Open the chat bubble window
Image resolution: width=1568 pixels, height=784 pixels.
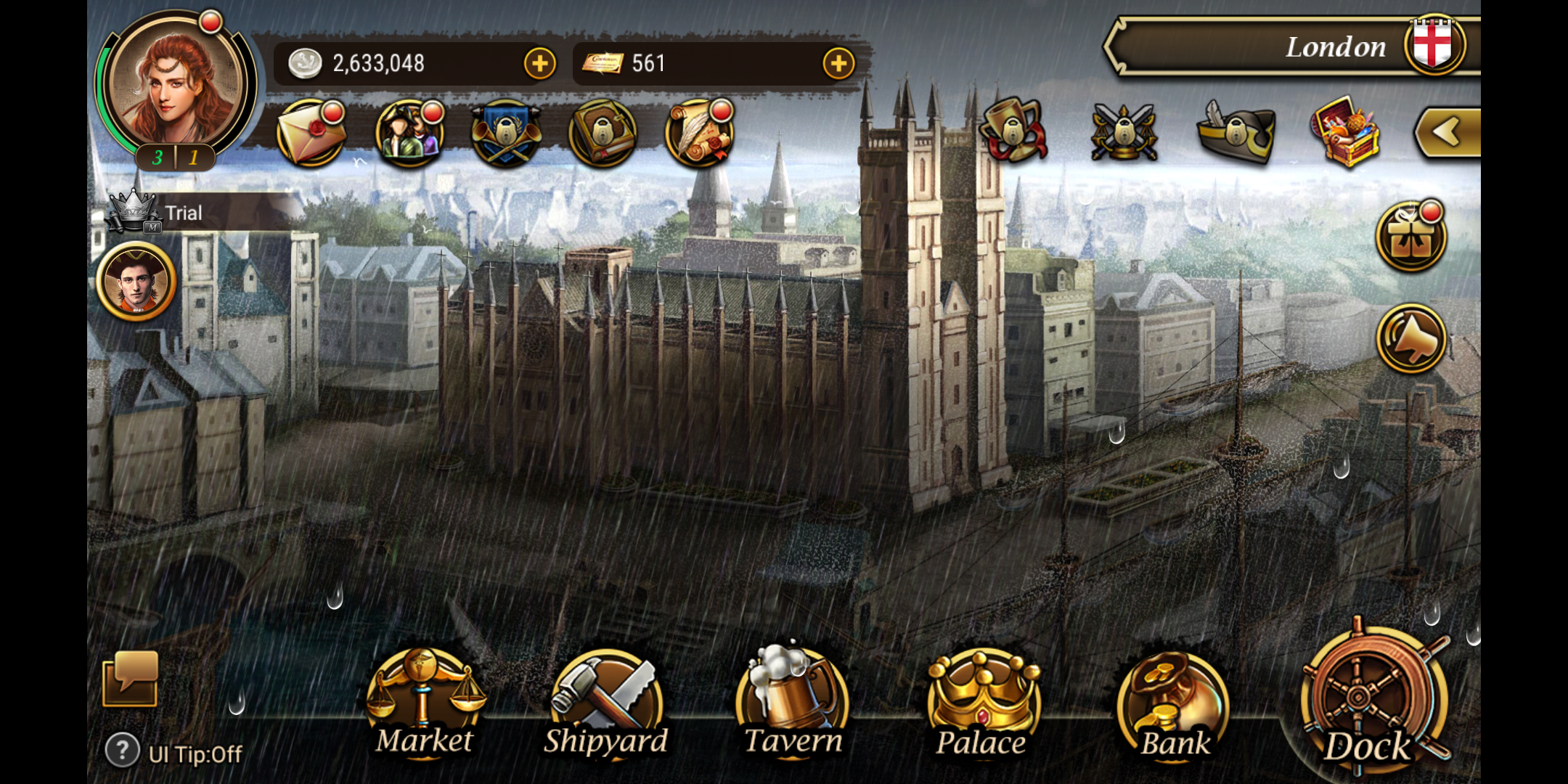coord(131,679)
